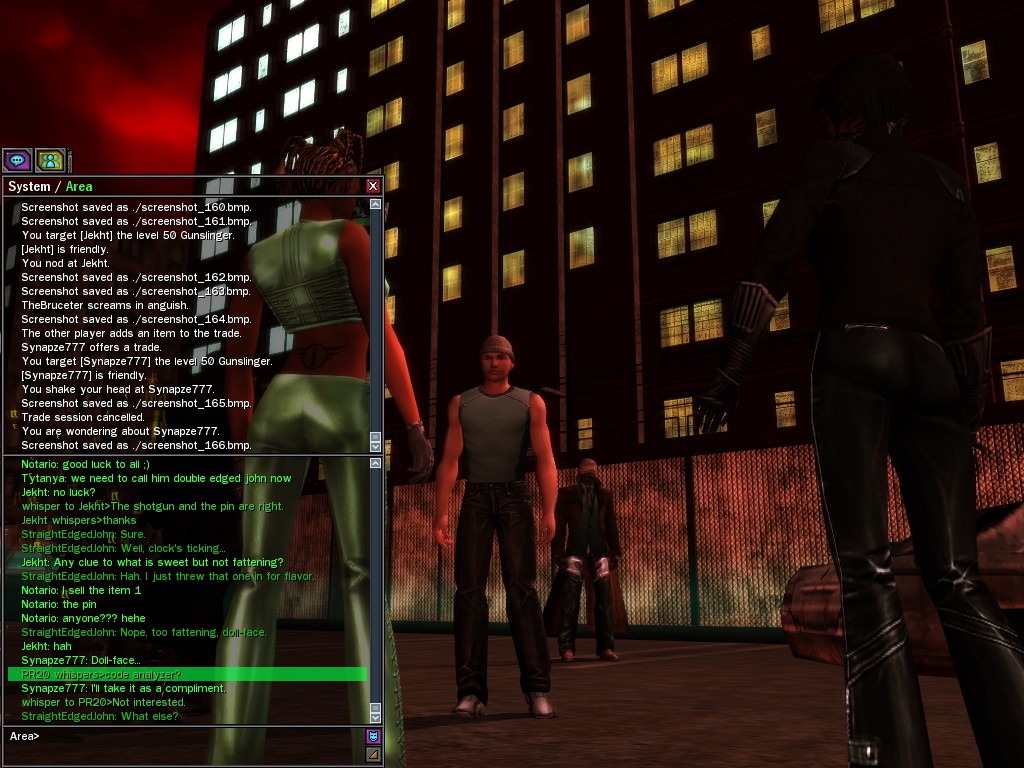Switch to the System chat tab
Screen dimensions: 1024x768
point(28,186)
